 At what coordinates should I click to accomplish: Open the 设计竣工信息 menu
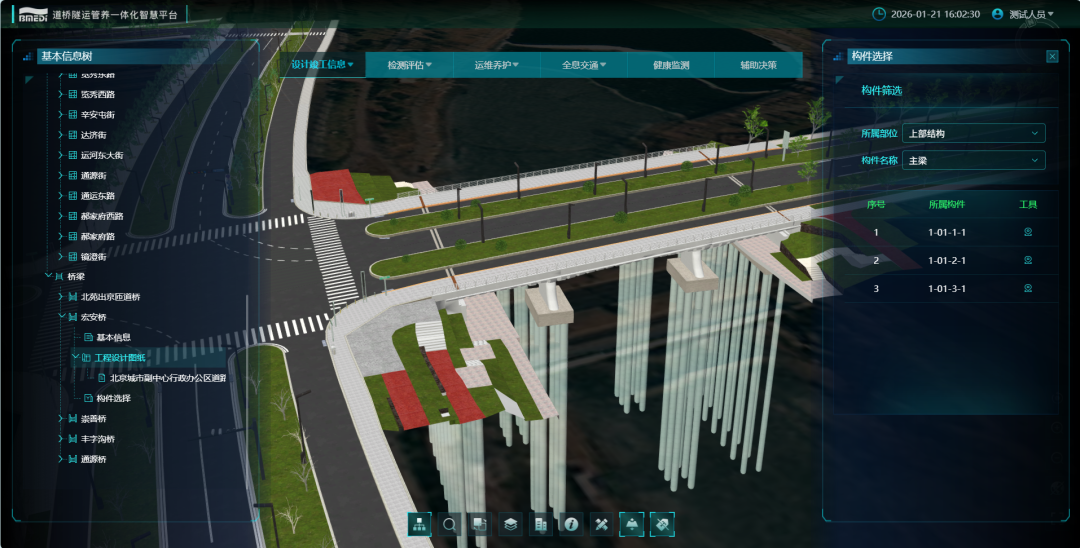click(x=322, y=65)
